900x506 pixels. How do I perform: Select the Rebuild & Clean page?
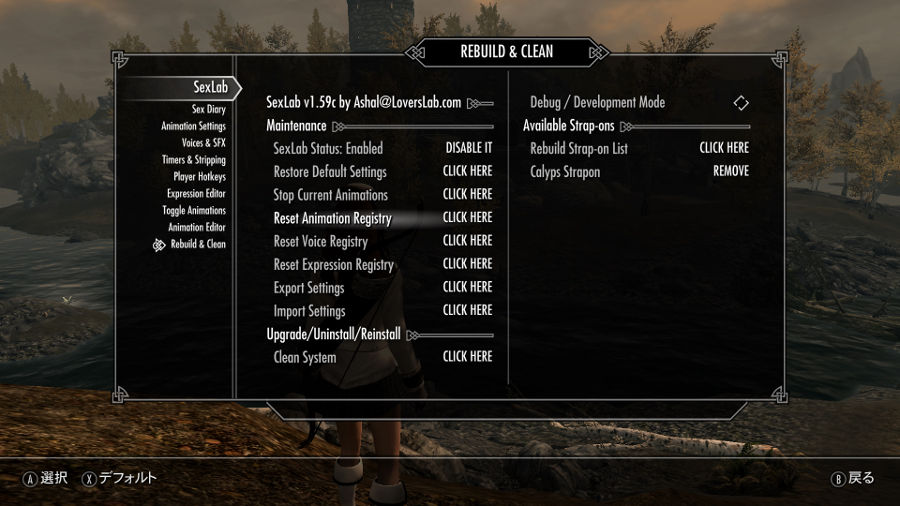tap(198, 245)
